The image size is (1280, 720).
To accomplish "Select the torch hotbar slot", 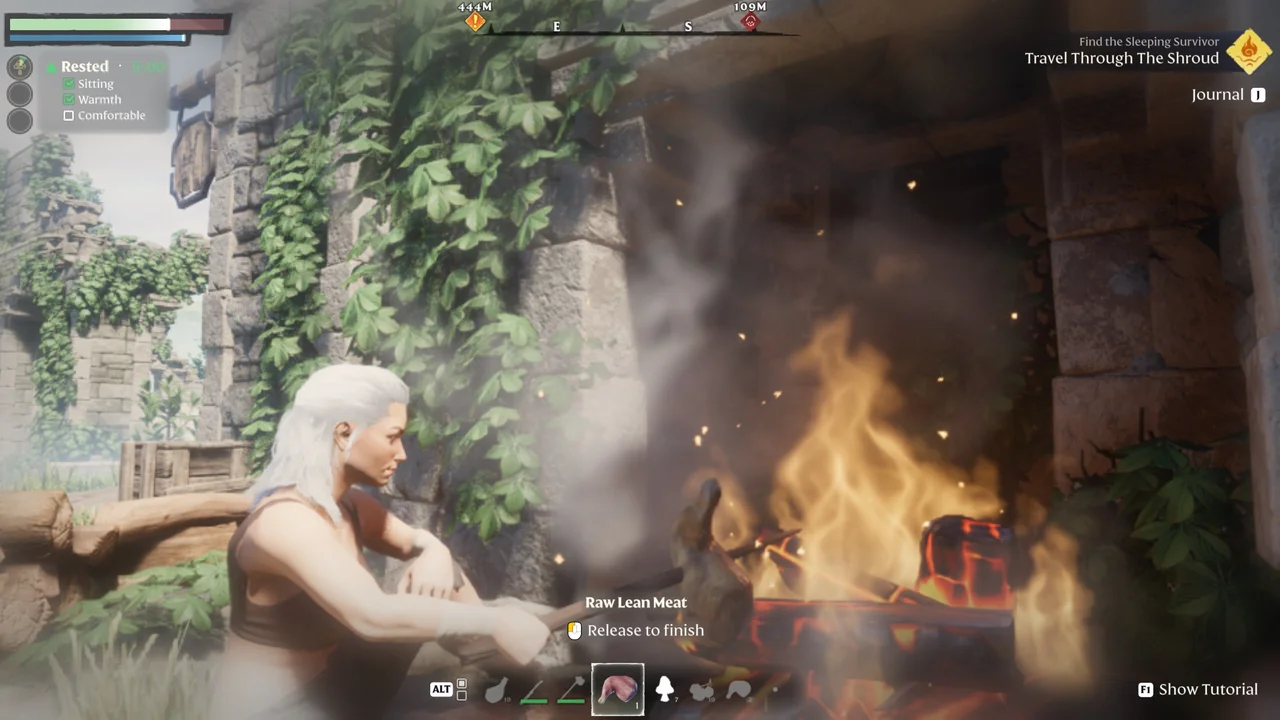I will click(533, 690).
